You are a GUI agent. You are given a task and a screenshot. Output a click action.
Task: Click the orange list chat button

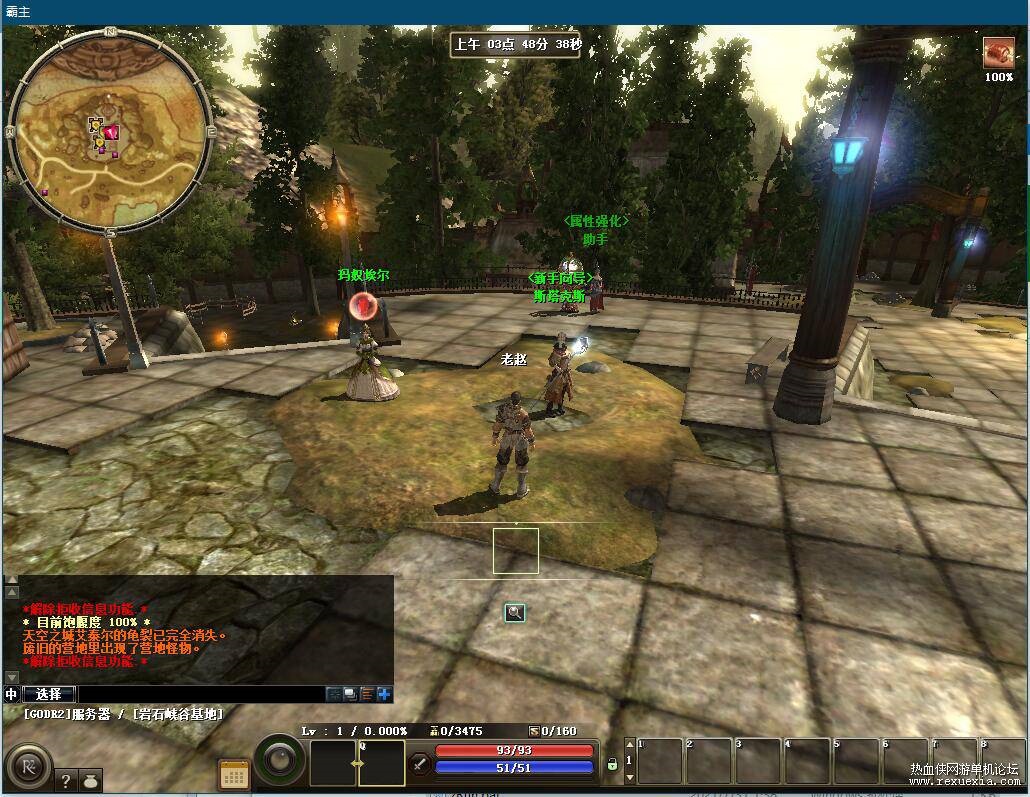pyautogui.click(x=368, y=694)
